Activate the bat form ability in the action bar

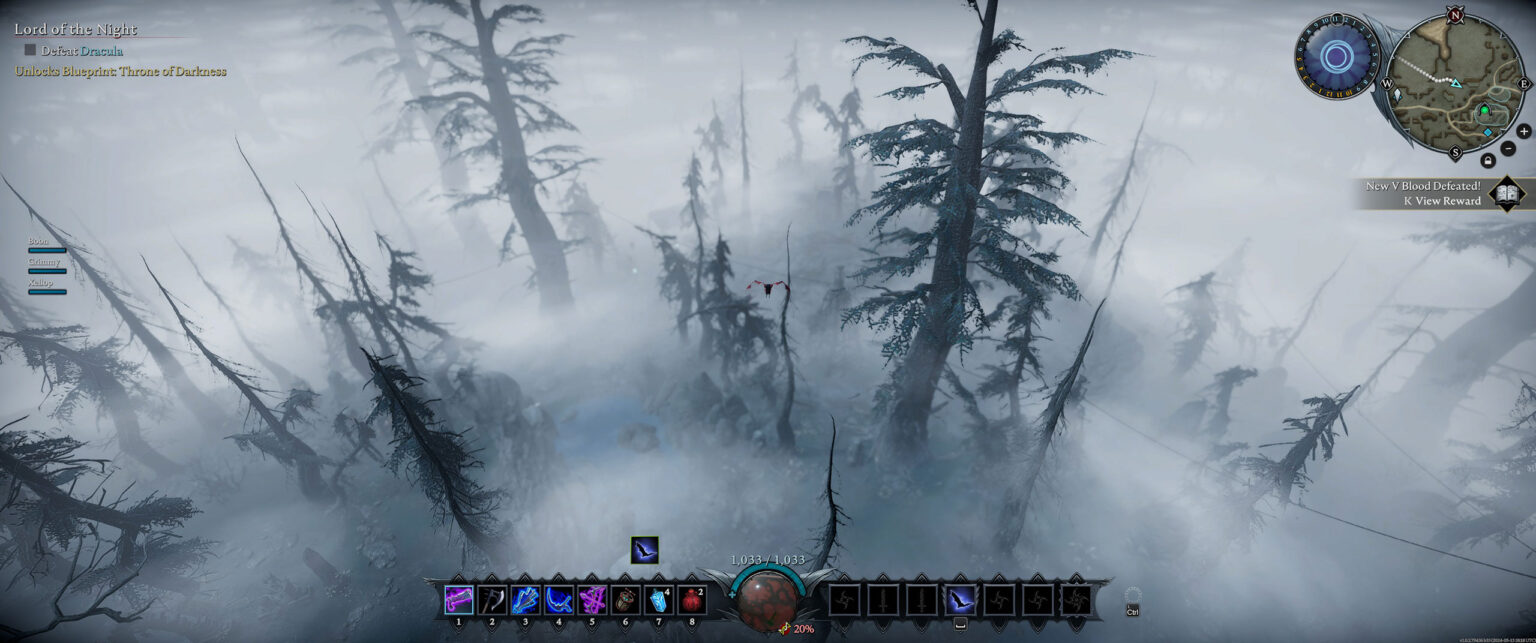click(x=960, y=599)
